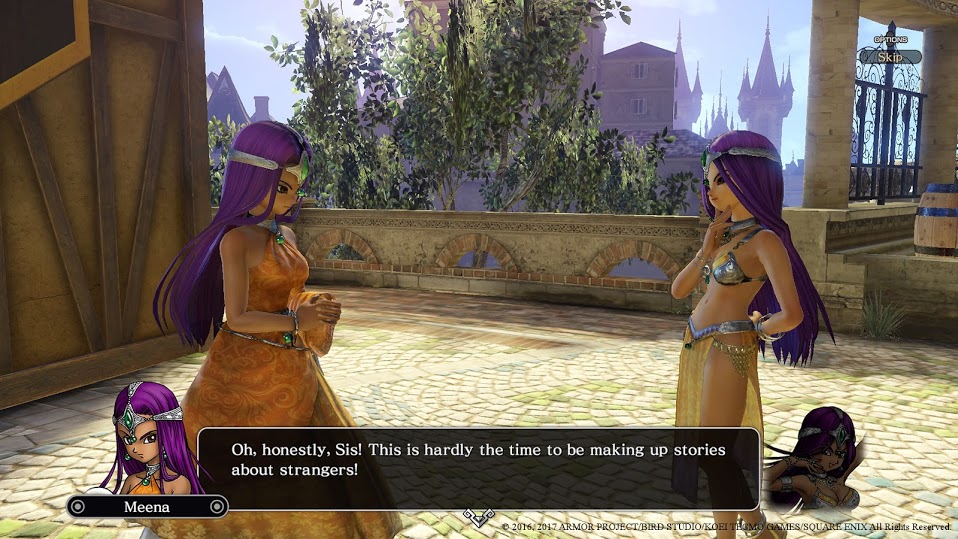
Task: Advance dialogue using the continue arrow marker
Action: pos(478,516)
